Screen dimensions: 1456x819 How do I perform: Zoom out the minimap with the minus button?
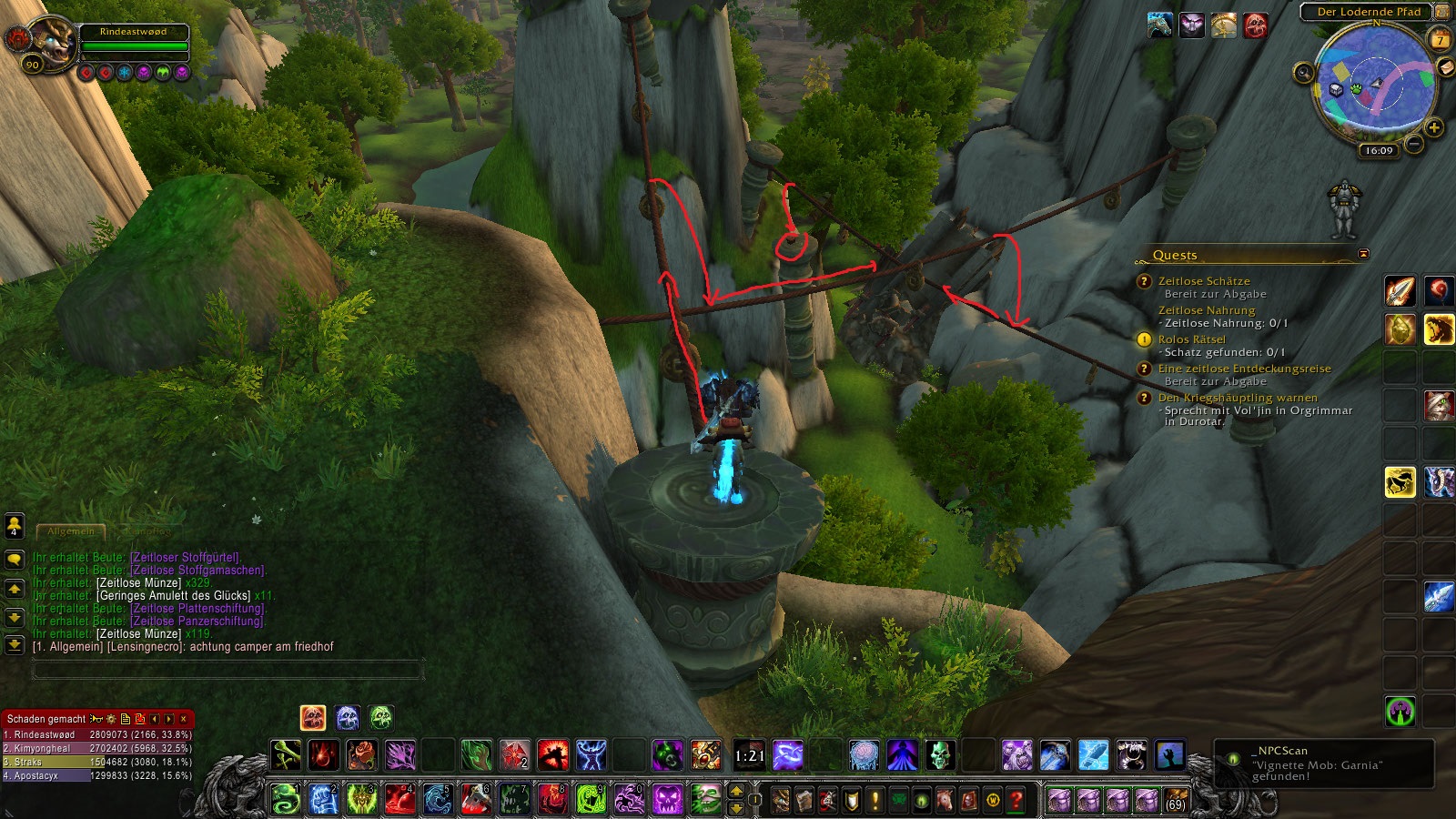pyautogui.click(x=1414, y=144)
